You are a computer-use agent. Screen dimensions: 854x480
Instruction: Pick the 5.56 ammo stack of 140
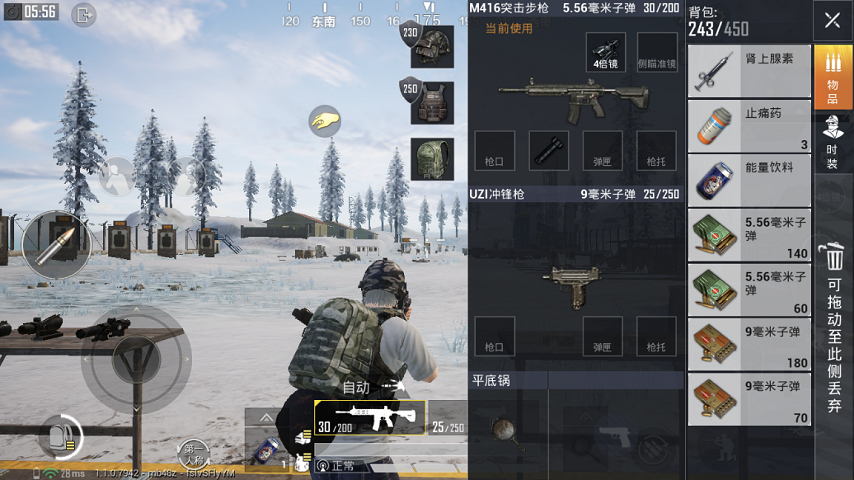(x=748, y=235)
